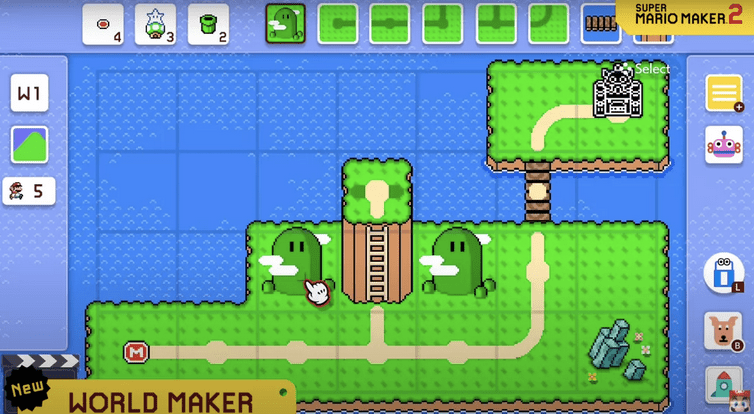Change the world theme via the grassland icon
The height and width of the screenshot is (414, 754).
click(x=29, y=144)
